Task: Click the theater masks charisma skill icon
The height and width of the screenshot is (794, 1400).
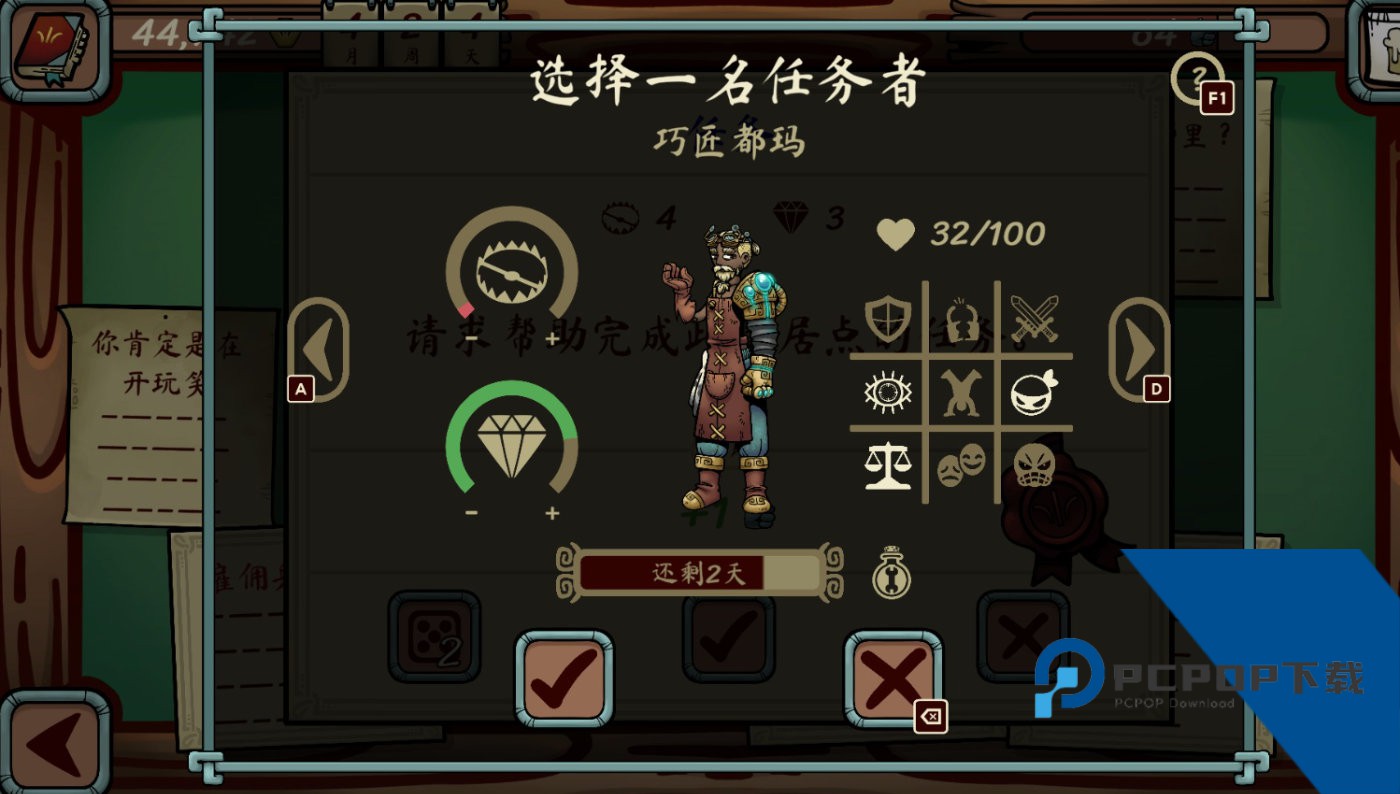Action: [x=962, y=466]
